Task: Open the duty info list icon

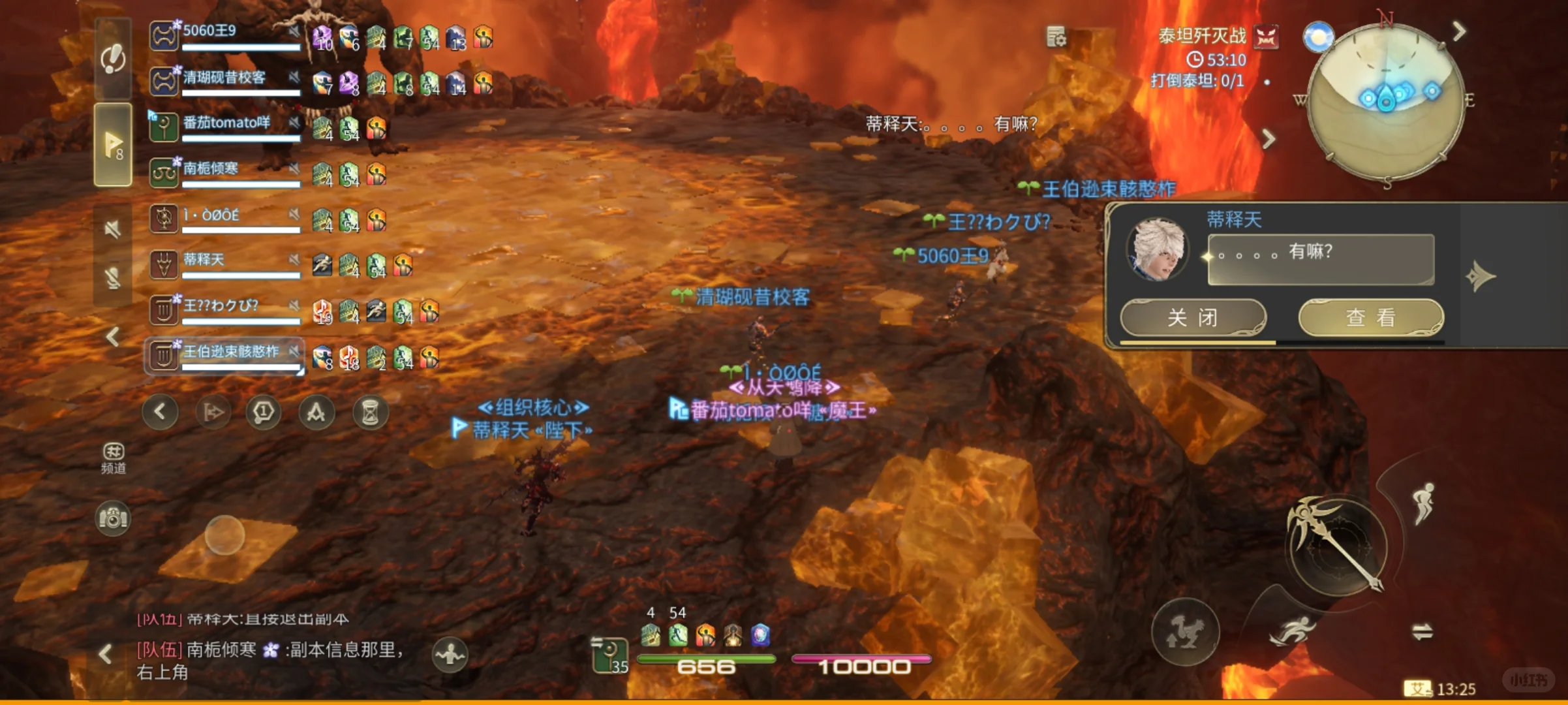Action: pyautogui.click(x=1056, y=37)
